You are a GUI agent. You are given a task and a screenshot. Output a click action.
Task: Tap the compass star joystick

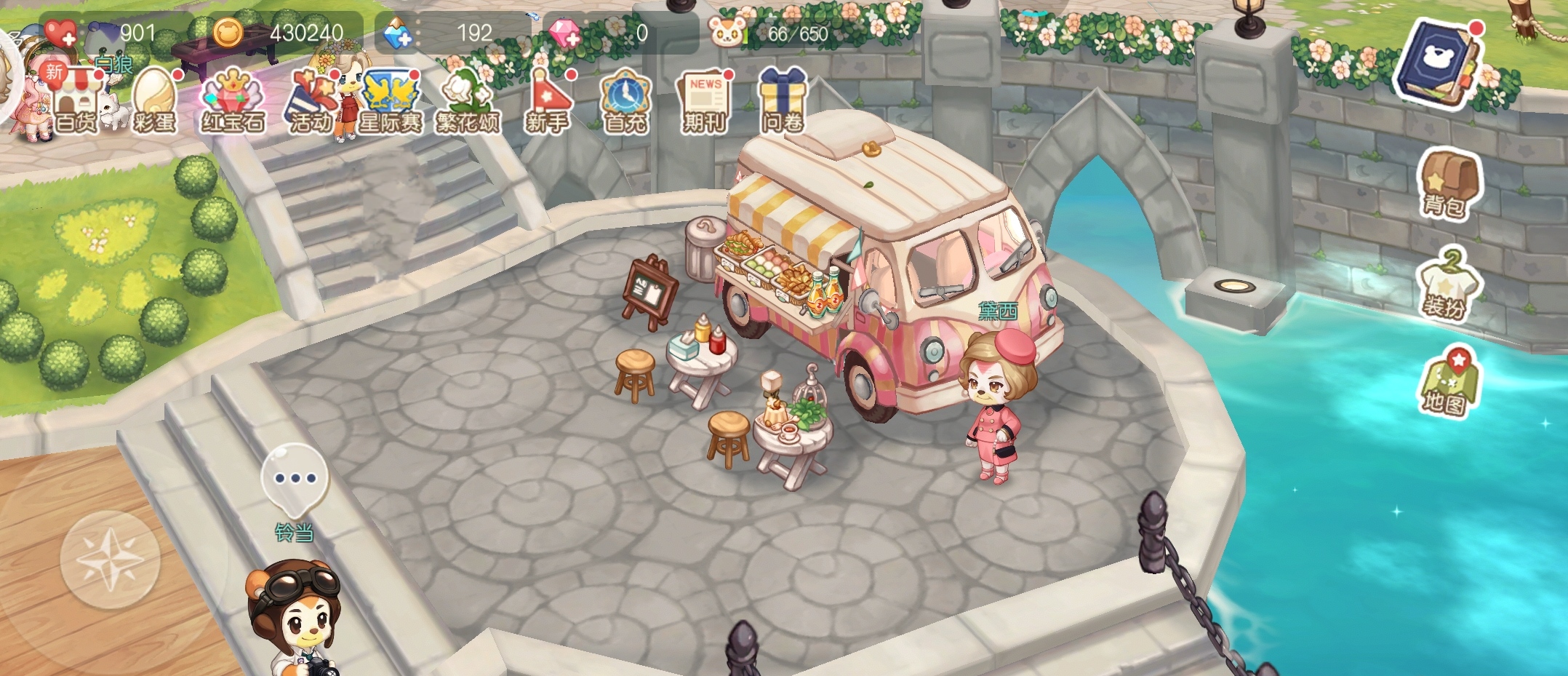coord(110,560)
